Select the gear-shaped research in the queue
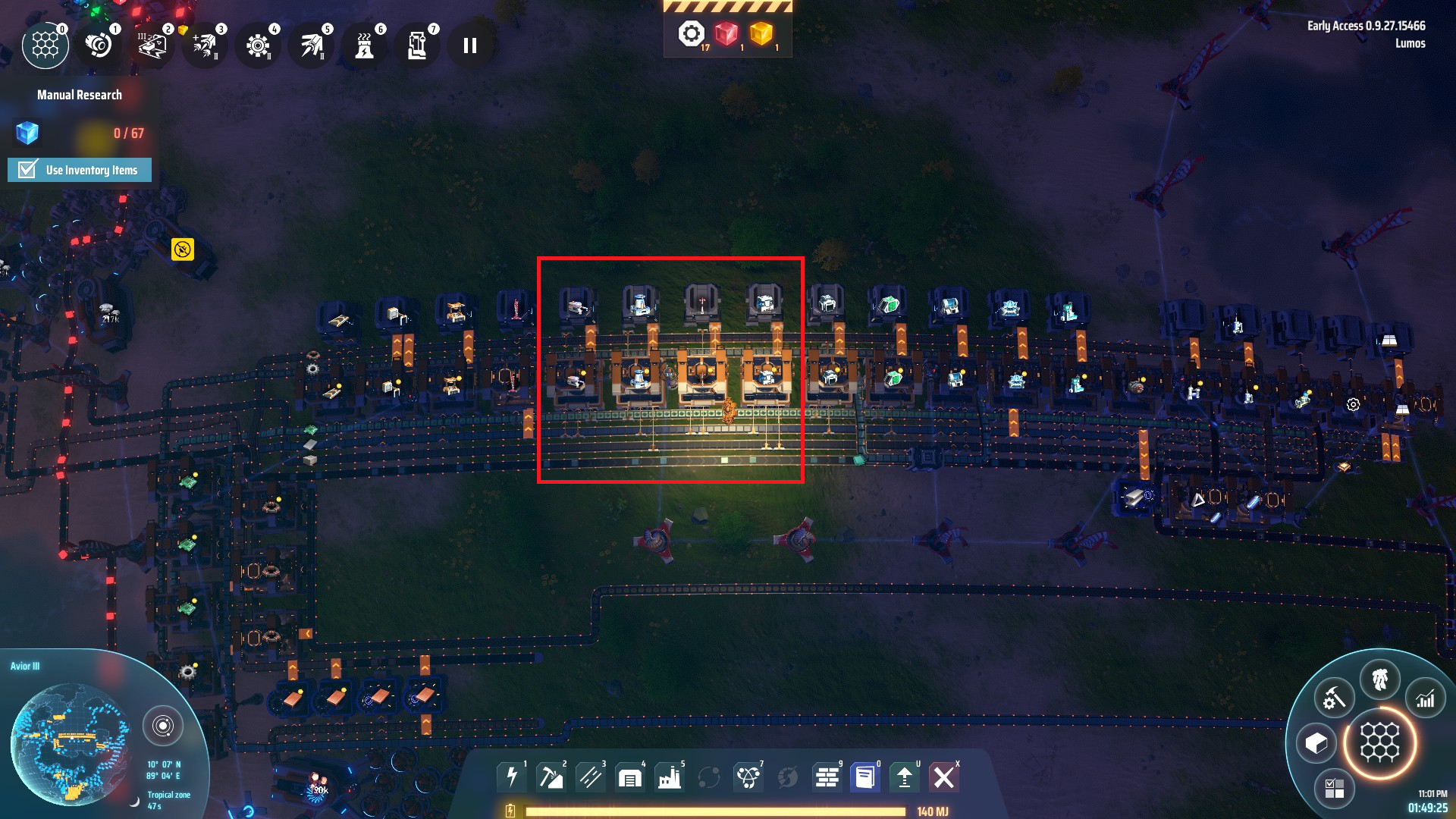 pyautogui.click(x=258, y=46)
